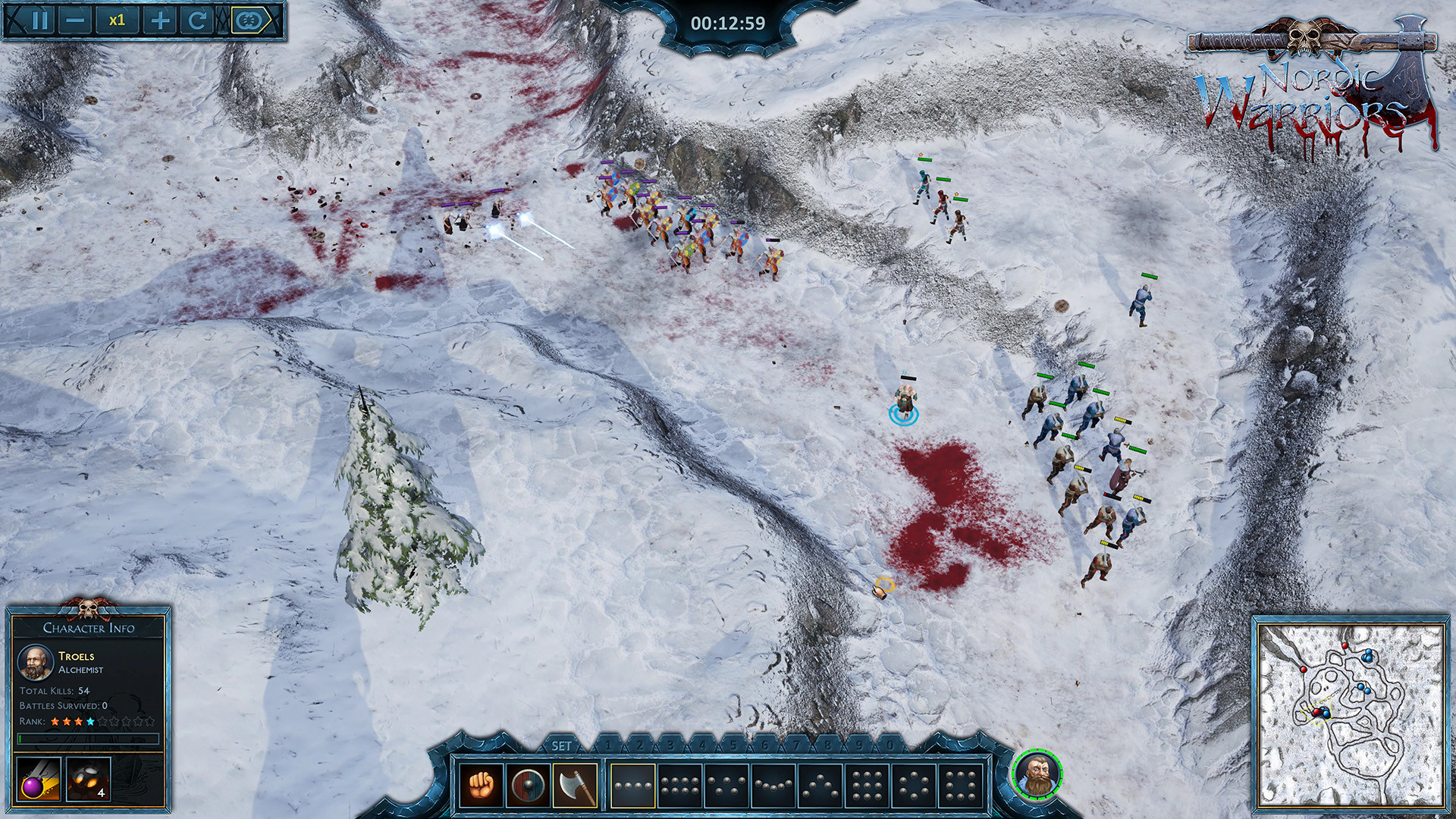Viewport: 1456px width, 819px height.
Task: Use the black powder bomb with 4 charges
Action: (87, 780)
